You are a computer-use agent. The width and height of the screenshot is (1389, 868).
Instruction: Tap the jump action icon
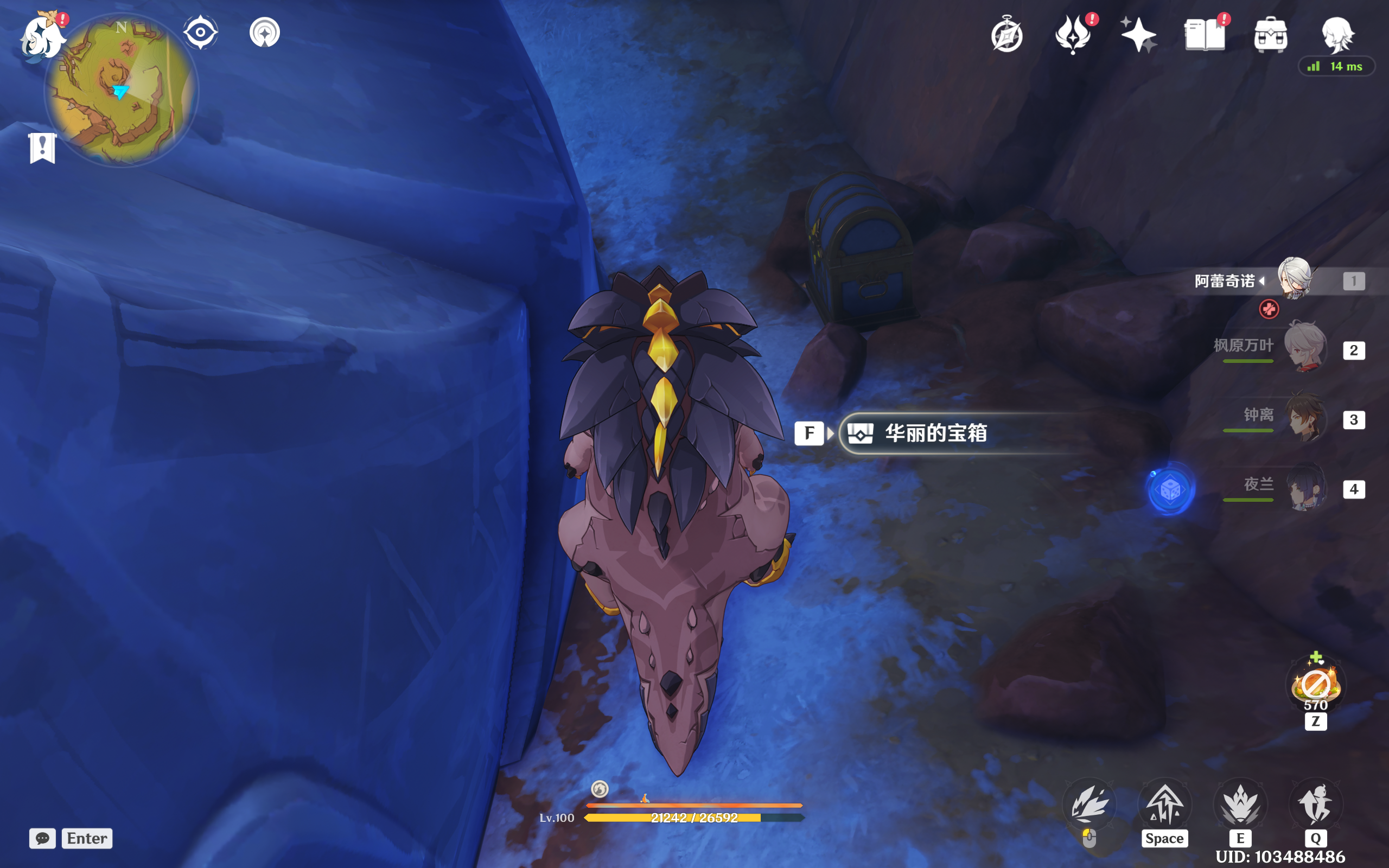1164,805
